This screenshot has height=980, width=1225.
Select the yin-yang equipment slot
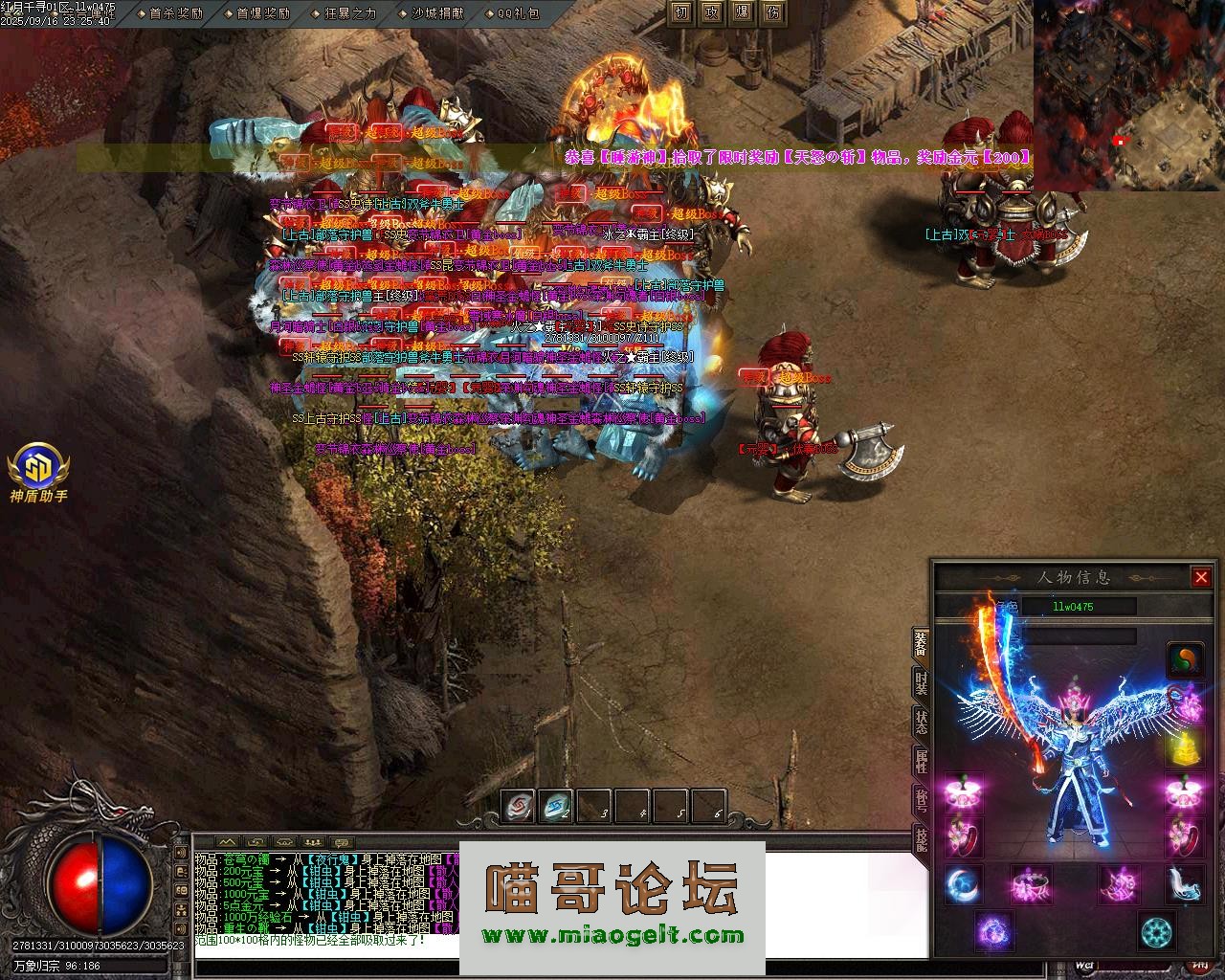tap(1184, 660)
